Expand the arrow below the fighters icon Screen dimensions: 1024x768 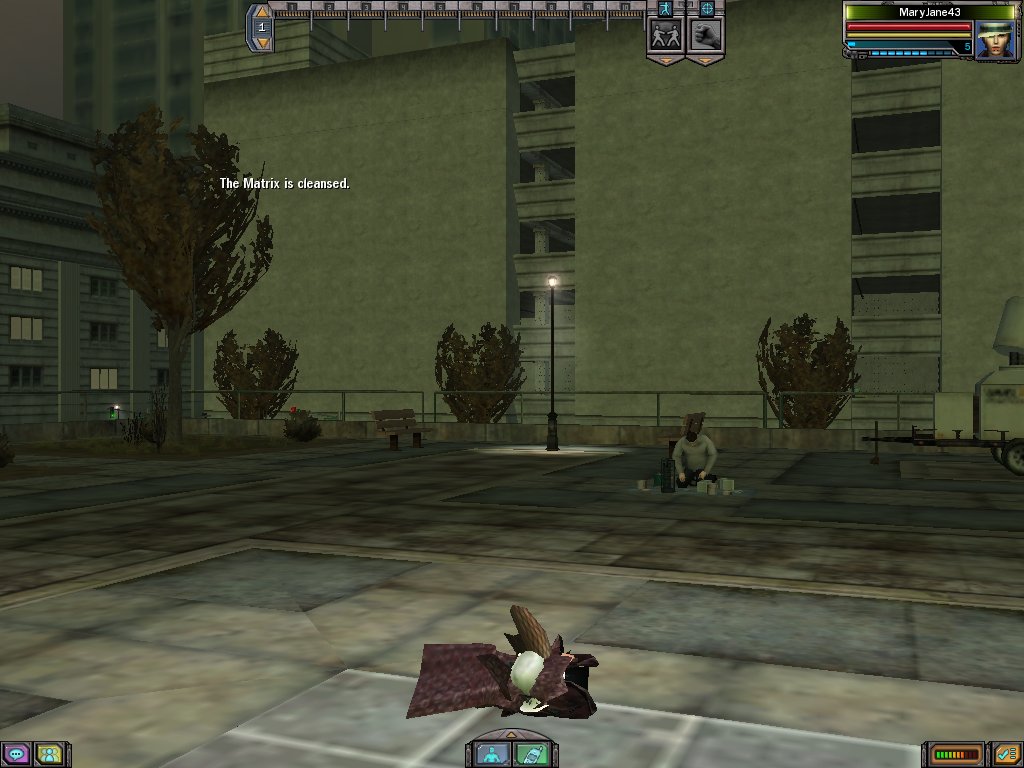[665, 61]
